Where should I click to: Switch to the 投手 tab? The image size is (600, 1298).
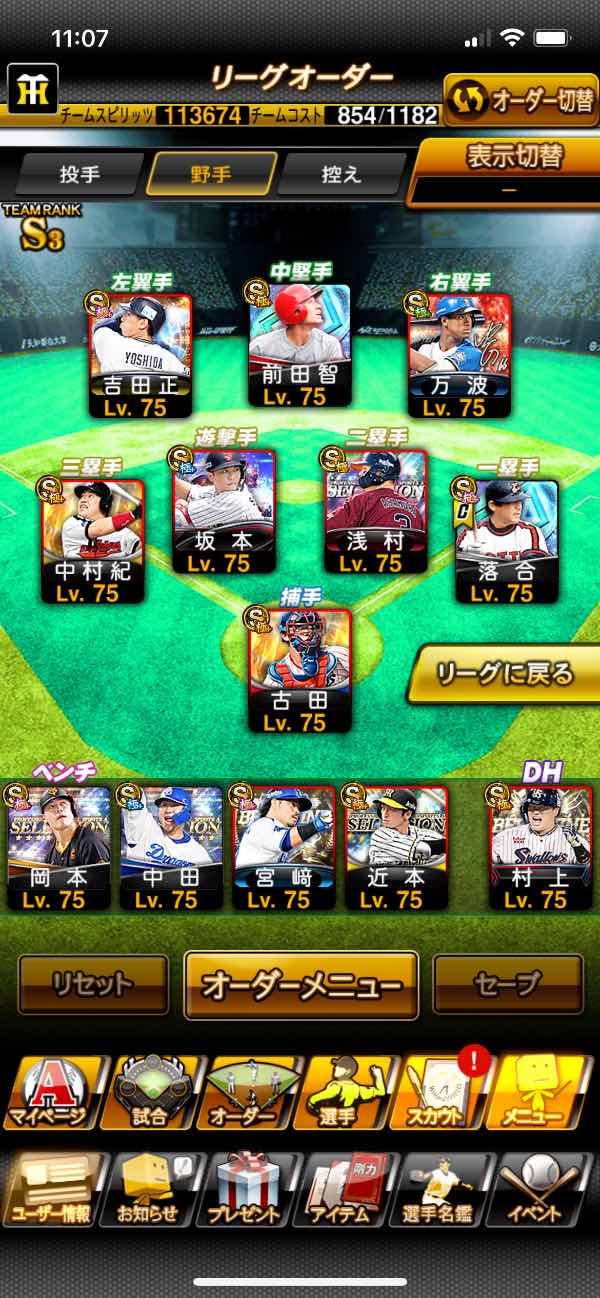pyautogui.click(x=80, y=174)
